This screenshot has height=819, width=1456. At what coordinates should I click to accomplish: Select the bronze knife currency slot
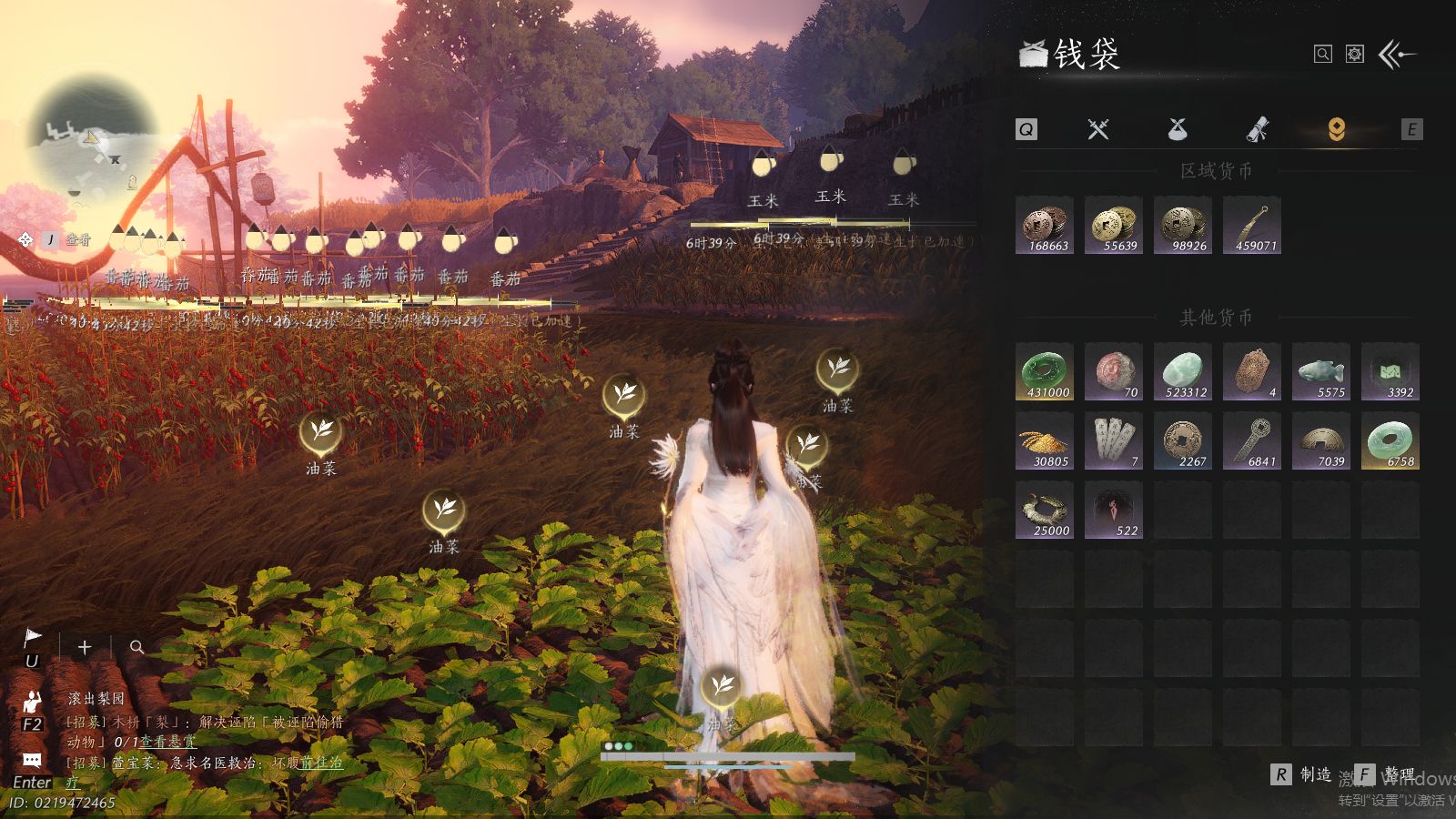click(1252, 225)
